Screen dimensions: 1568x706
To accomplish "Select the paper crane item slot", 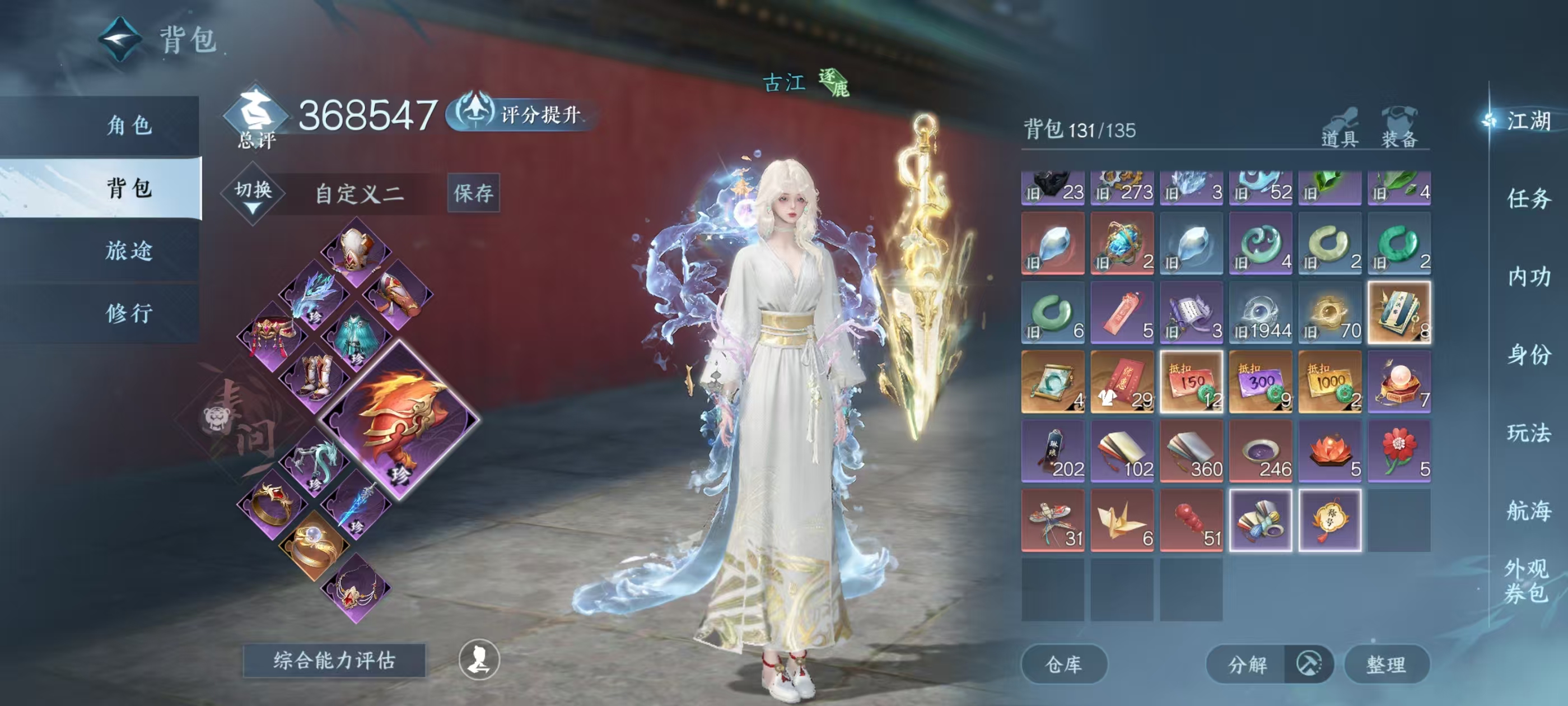I will (x=1121, y=521).
